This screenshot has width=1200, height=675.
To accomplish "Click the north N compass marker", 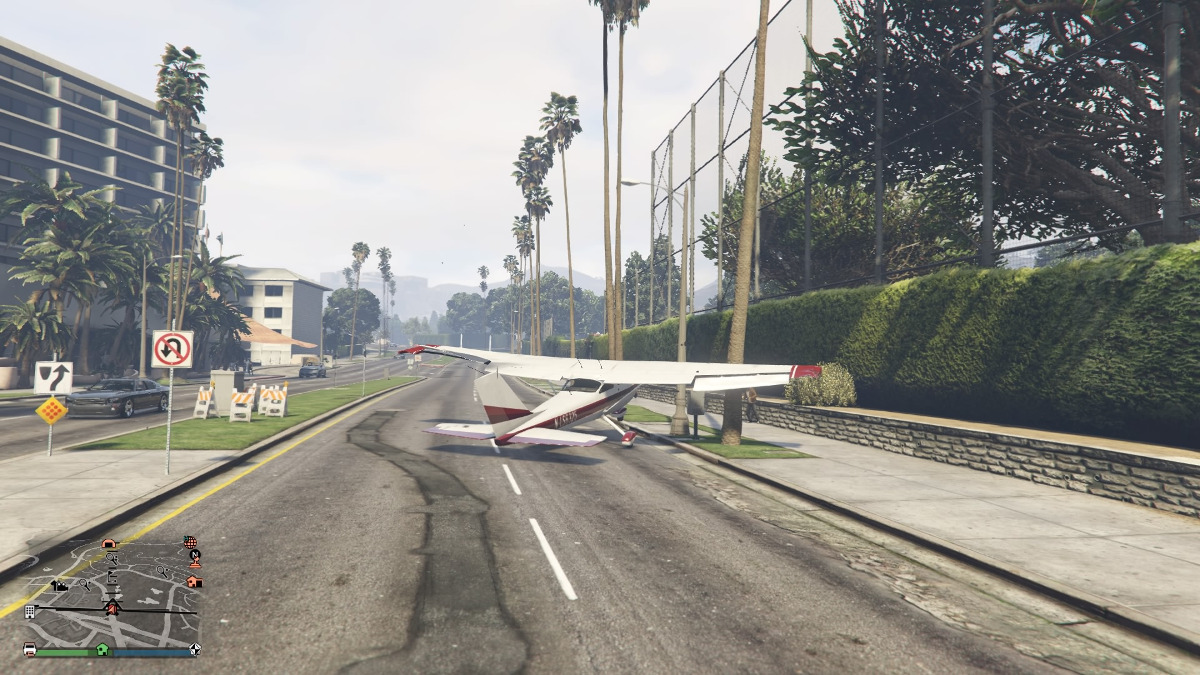I will coord(195,555).
